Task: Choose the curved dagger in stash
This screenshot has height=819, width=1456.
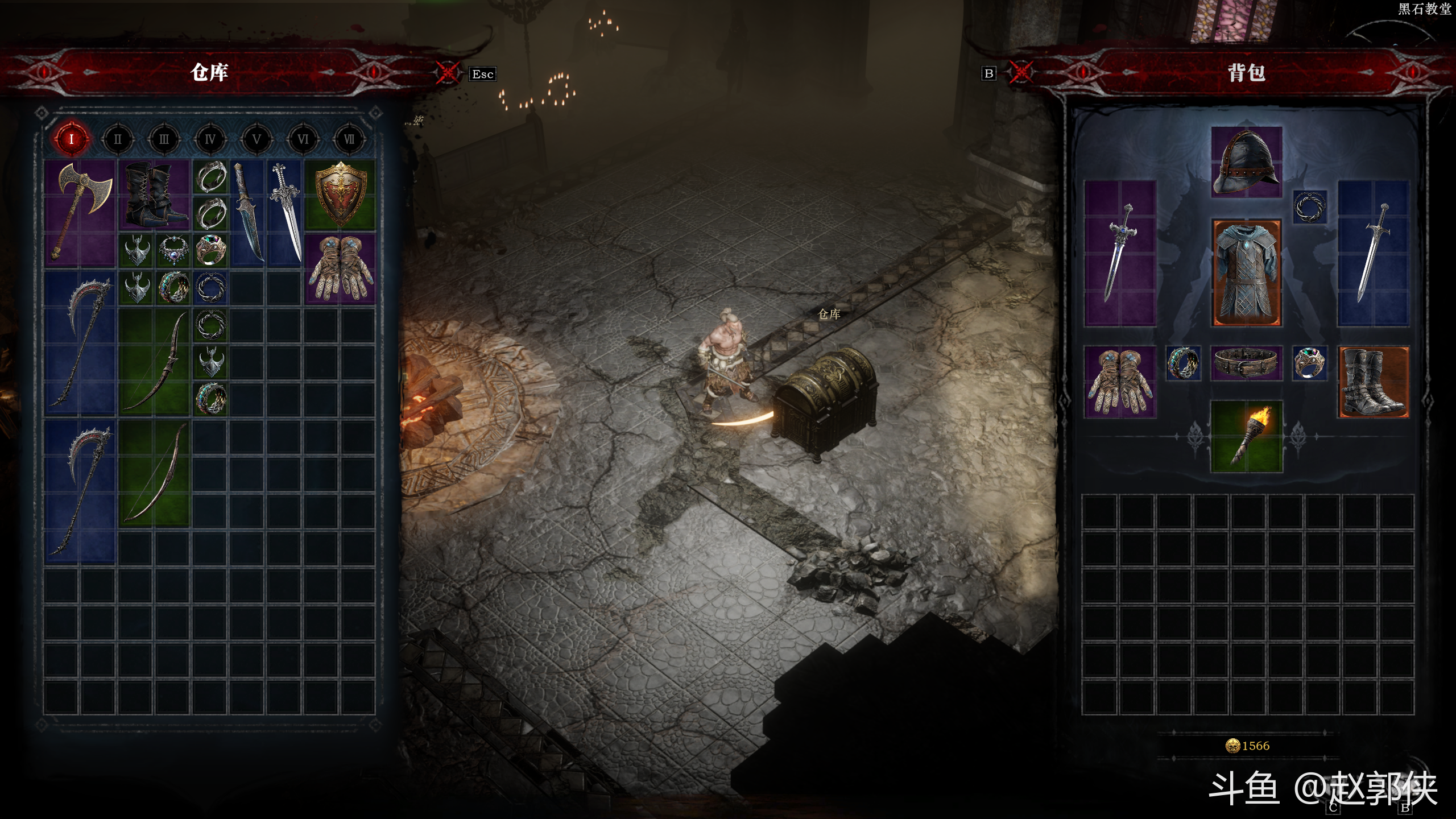Action: tap(248, 213)
